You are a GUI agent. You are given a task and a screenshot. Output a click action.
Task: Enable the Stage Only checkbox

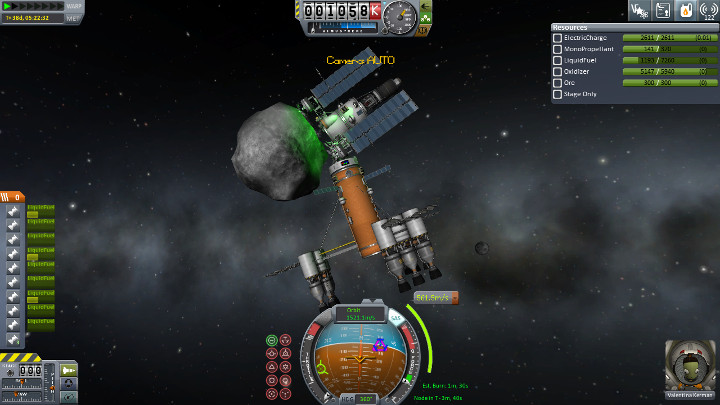(x=557, y=95)
